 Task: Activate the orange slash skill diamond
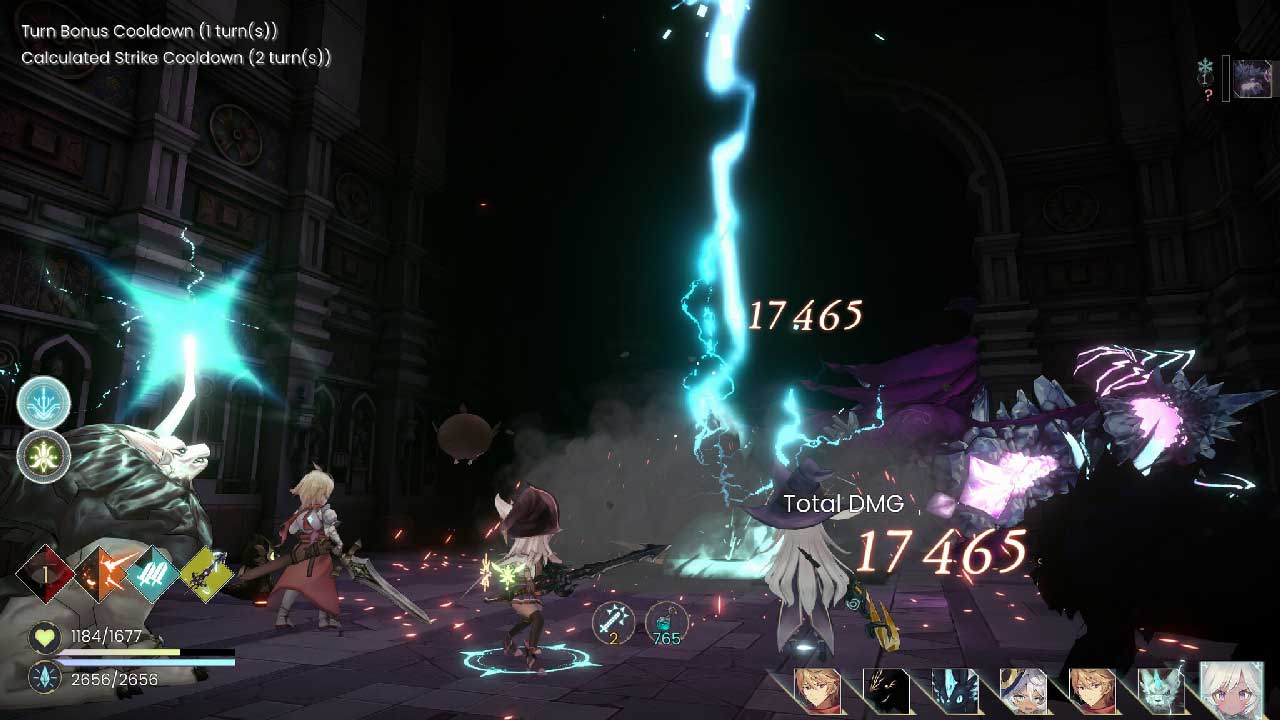click(101, 574)
